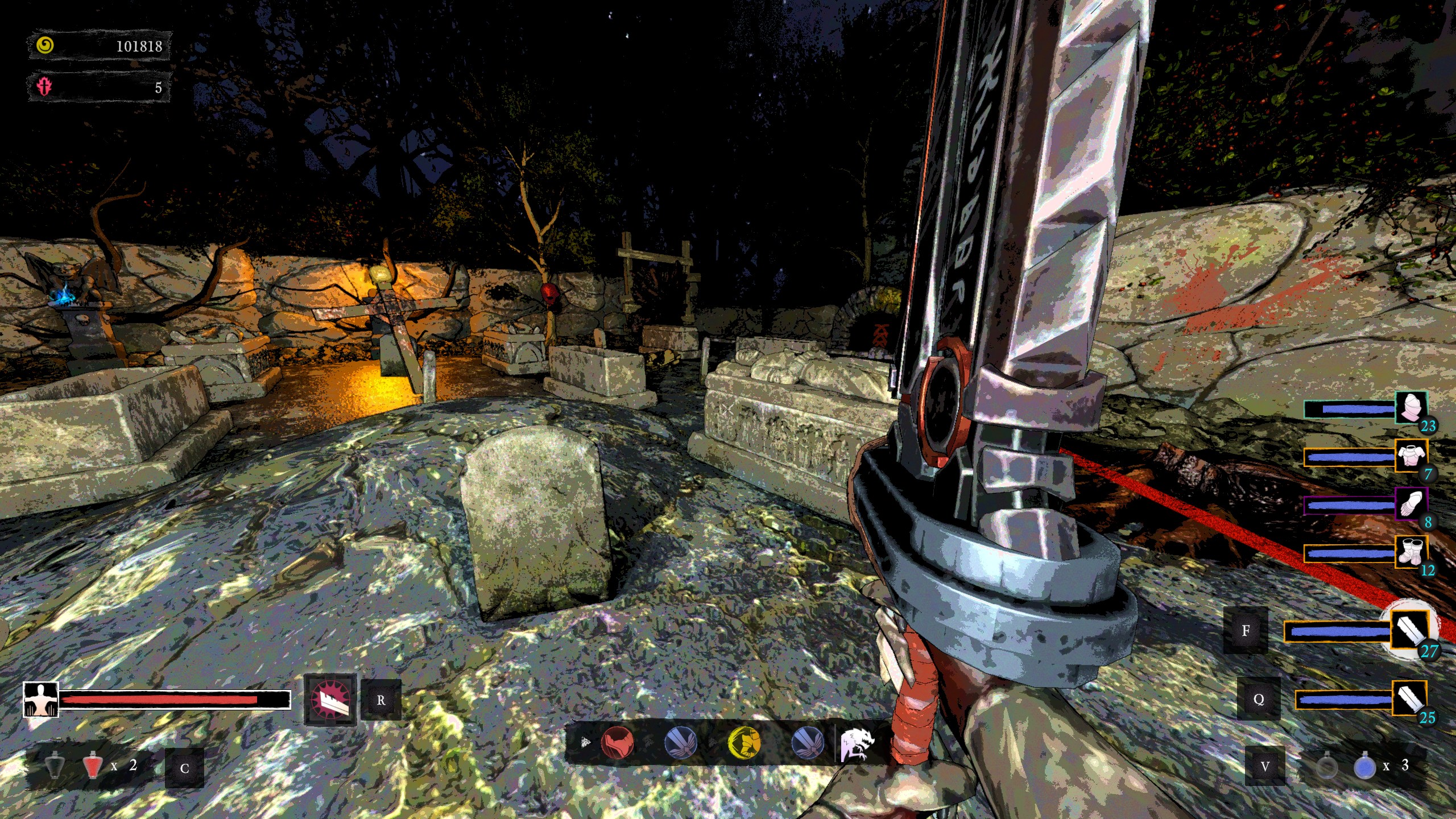Select the gauntlet armor slot

point(1410,504)
